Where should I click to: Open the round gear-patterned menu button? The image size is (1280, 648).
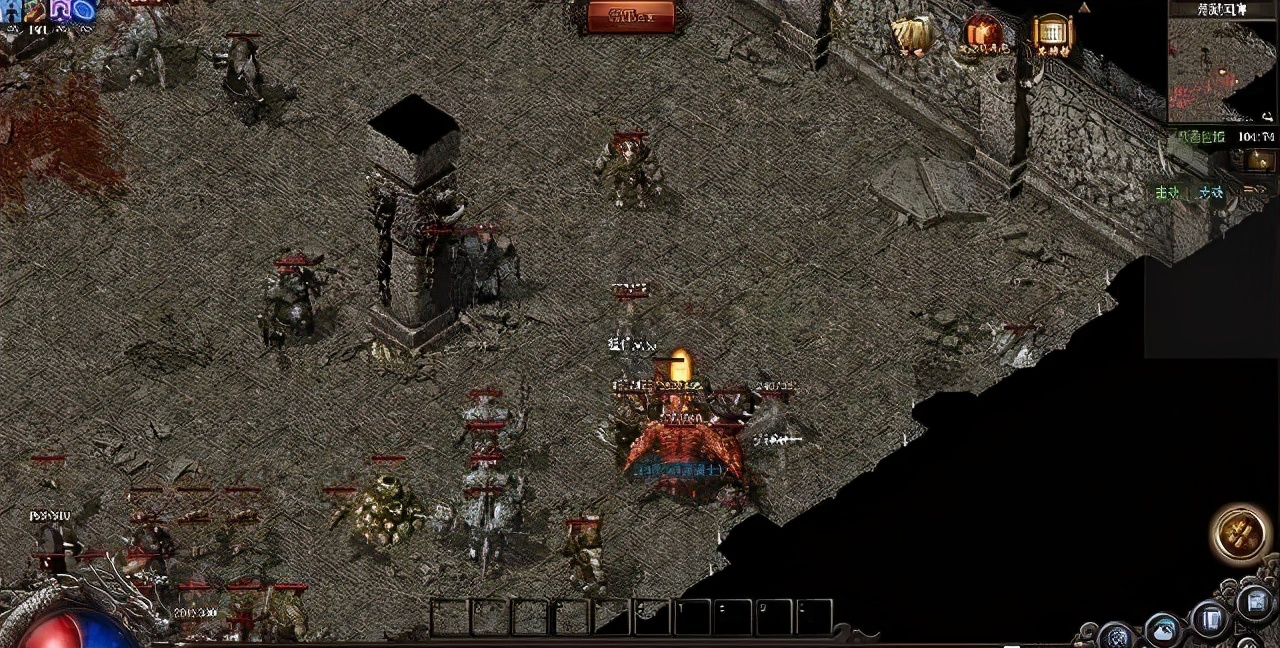click(1115, 635)
